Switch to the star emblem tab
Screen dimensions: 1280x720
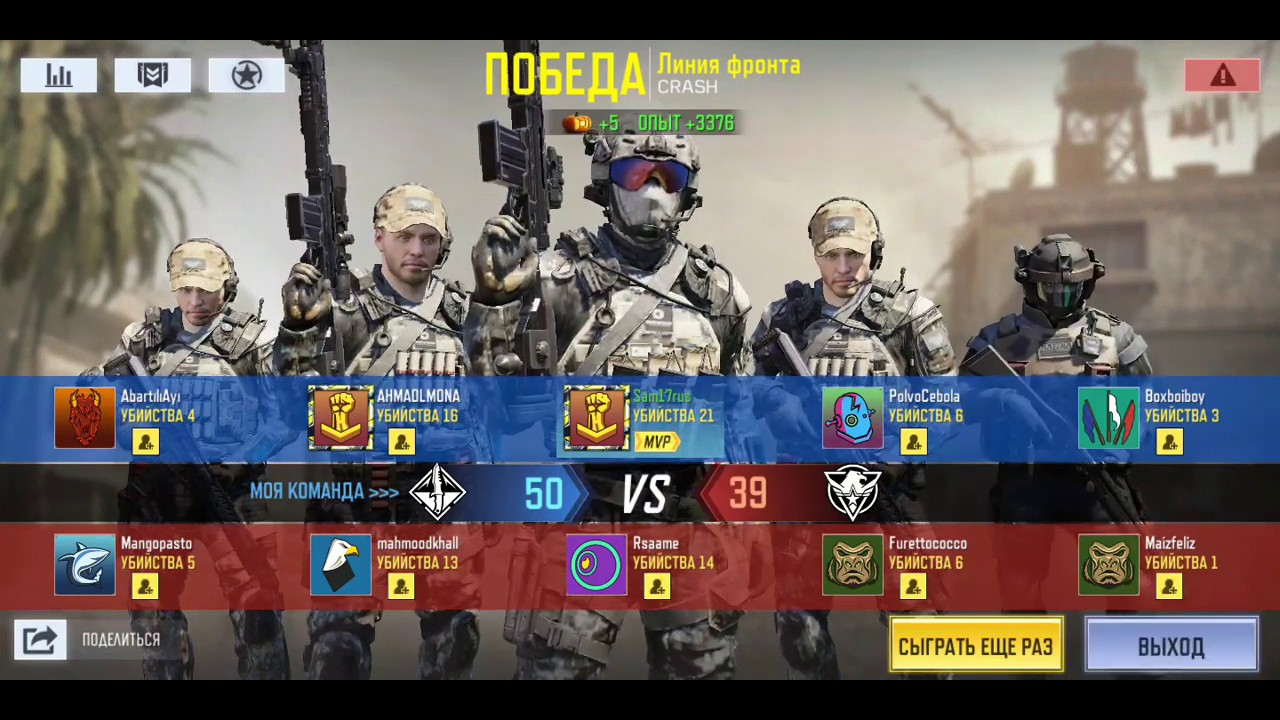[x=246, y=76]
